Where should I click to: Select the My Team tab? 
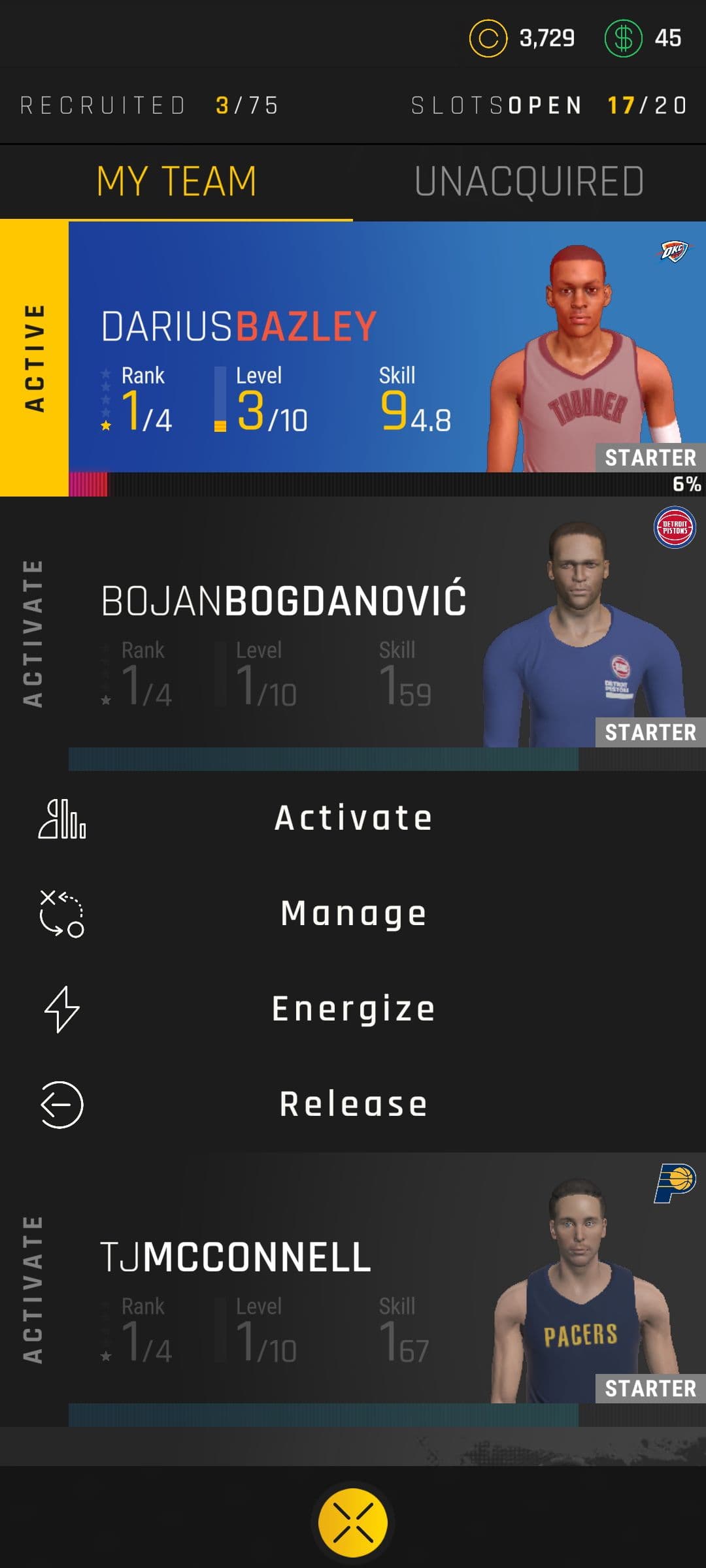[176, 182]
